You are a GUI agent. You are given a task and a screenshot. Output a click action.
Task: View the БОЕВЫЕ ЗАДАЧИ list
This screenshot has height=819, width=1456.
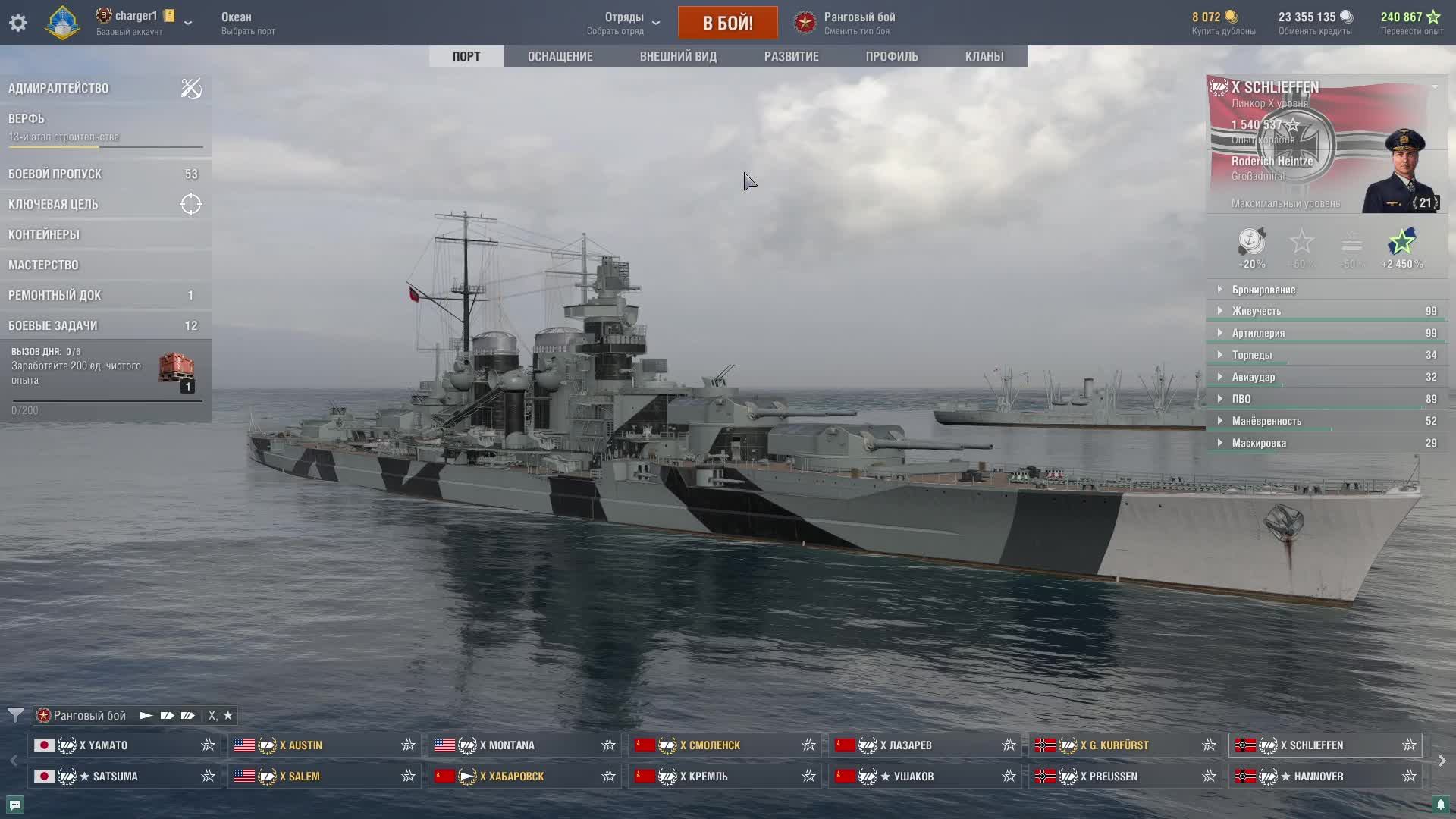pos(53,325)
